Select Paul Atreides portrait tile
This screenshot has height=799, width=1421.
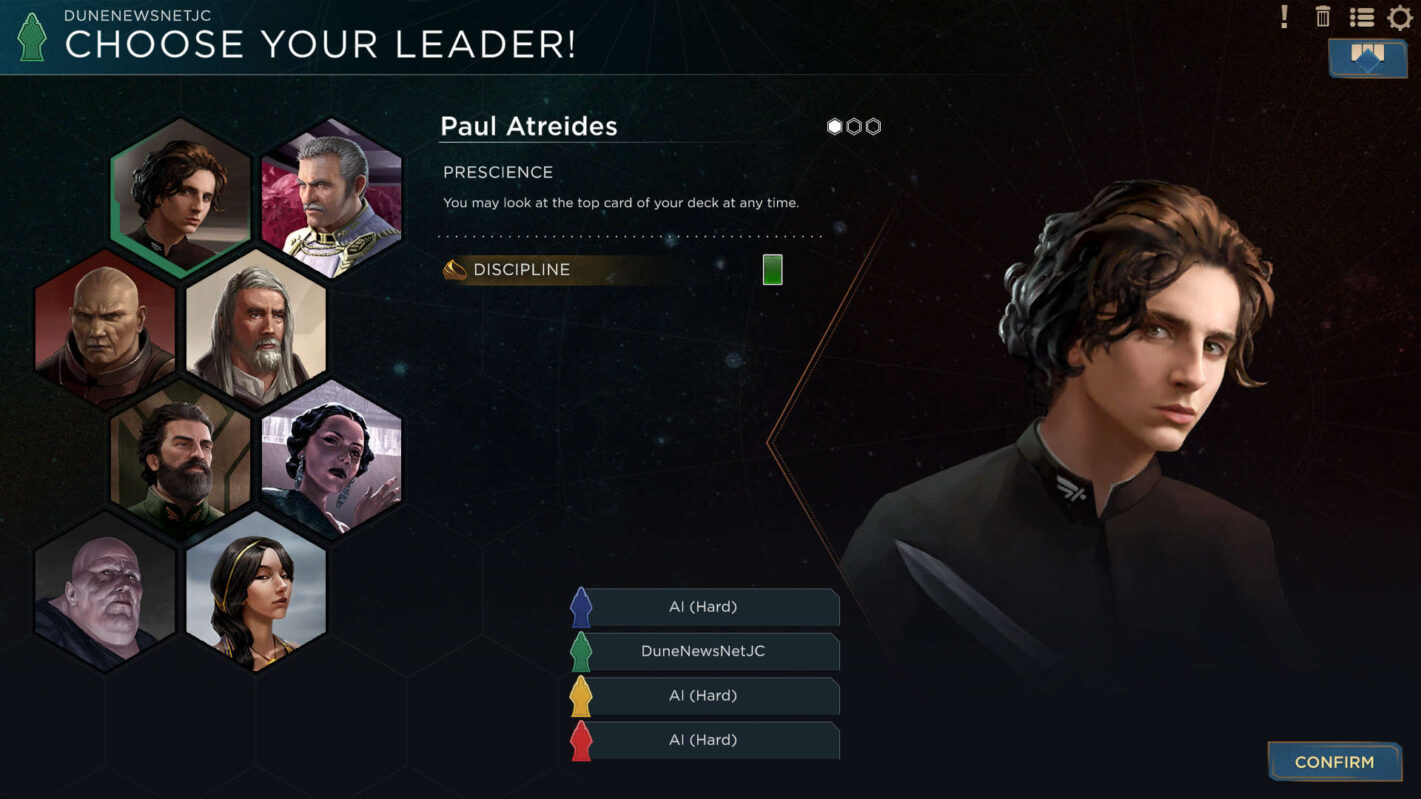click(181, 195)
